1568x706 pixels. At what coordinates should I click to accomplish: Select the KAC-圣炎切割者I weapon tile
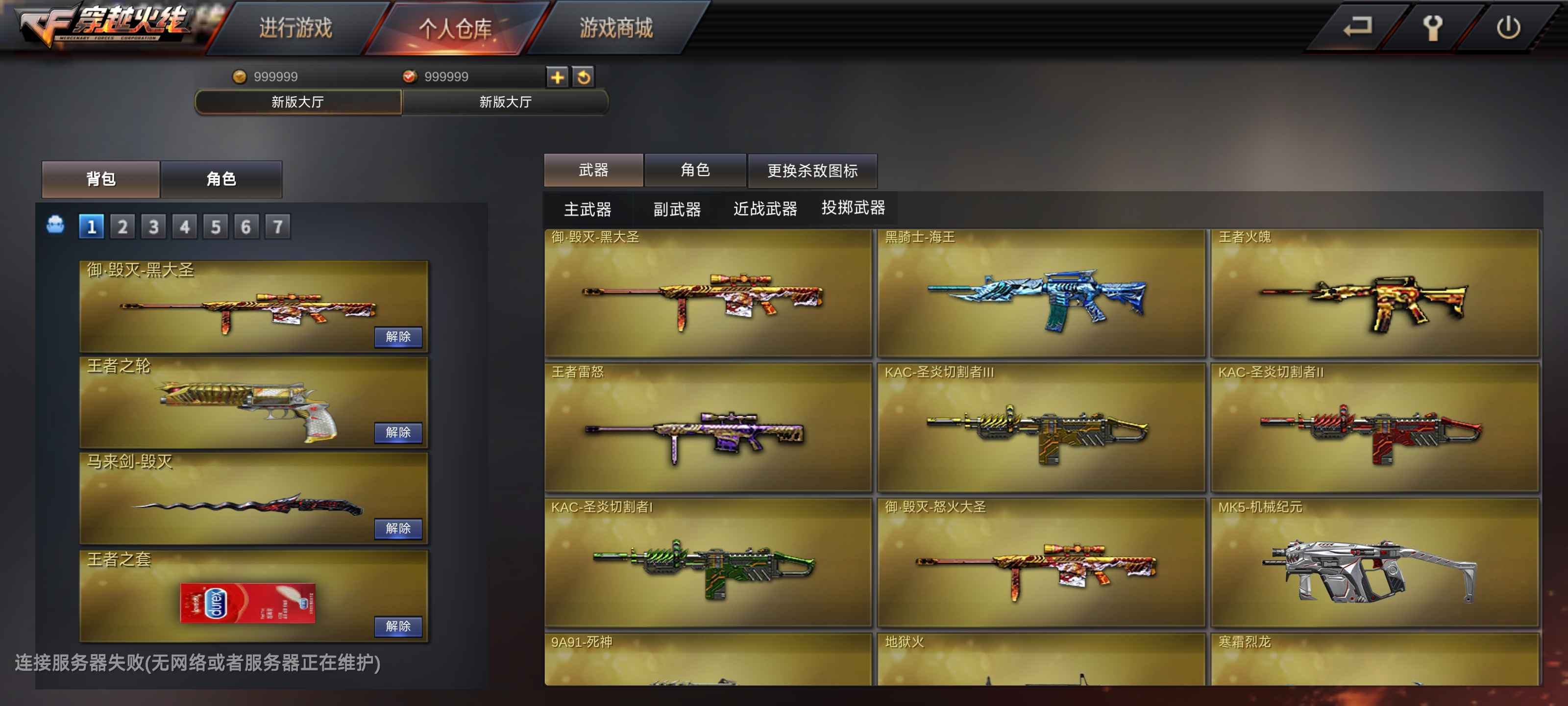pos(707,563)
